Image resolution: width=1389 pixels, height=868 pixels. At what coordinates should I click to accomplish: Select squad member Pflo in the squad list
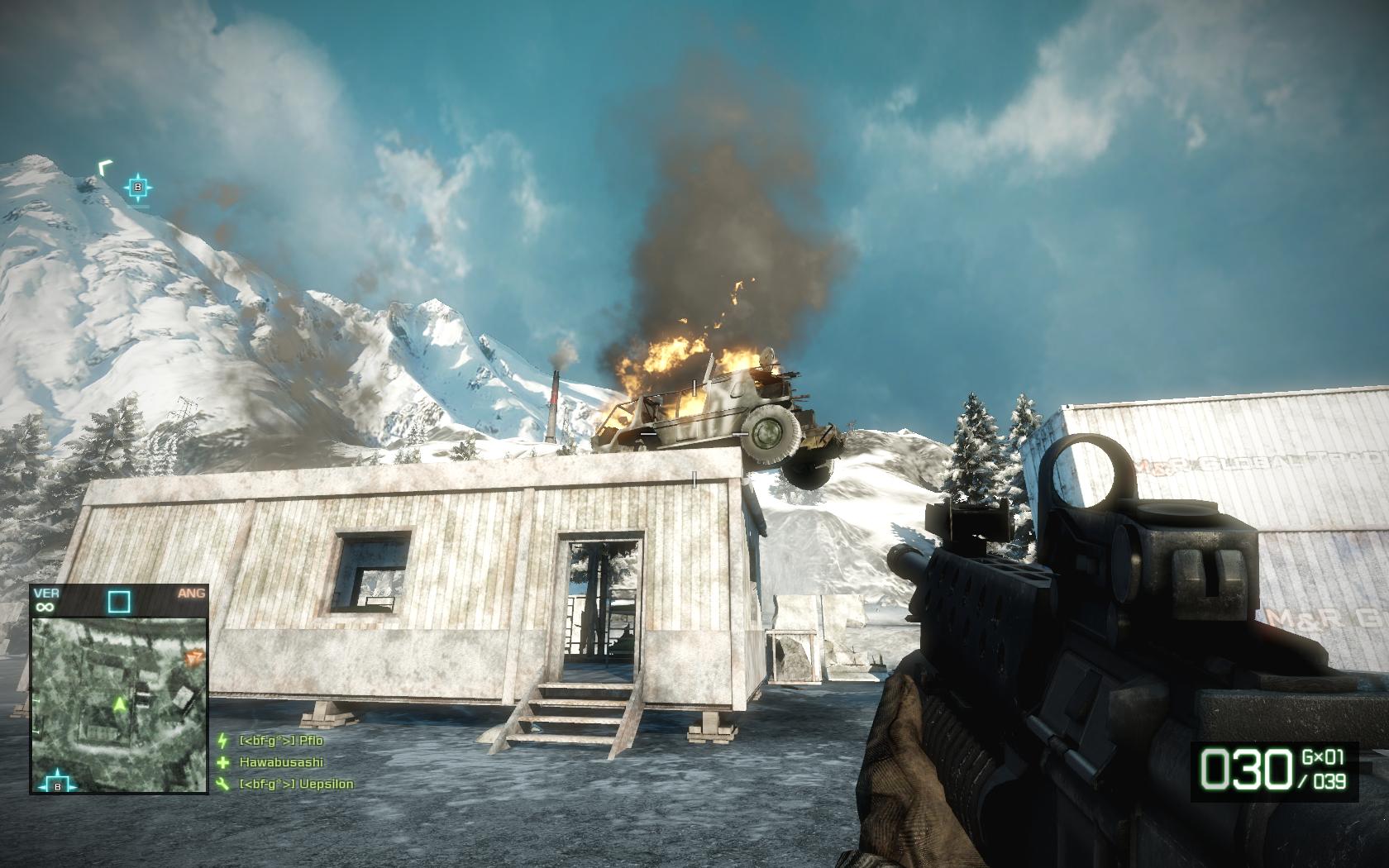[x=280, y=739]
